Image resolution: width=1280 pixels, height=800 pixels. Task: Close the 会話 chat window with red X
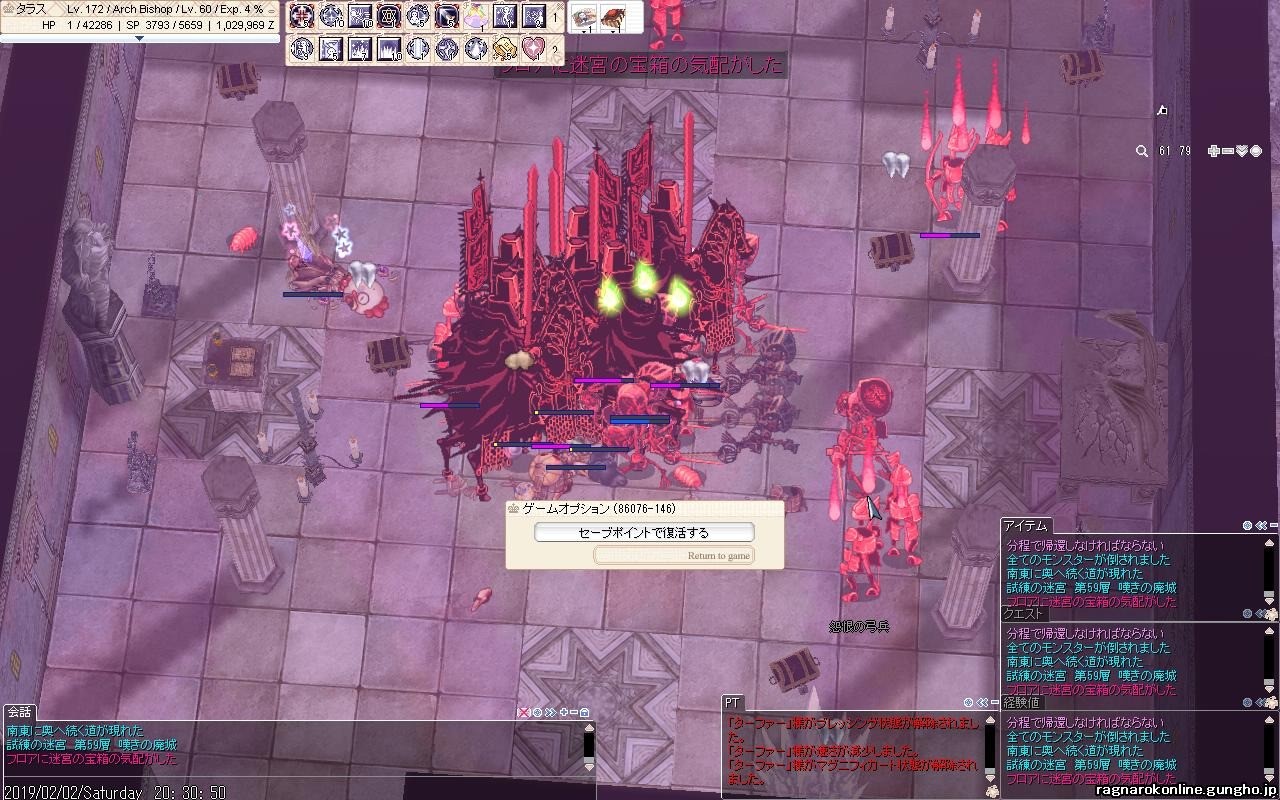pyautogui.click(x=523, y=712)
